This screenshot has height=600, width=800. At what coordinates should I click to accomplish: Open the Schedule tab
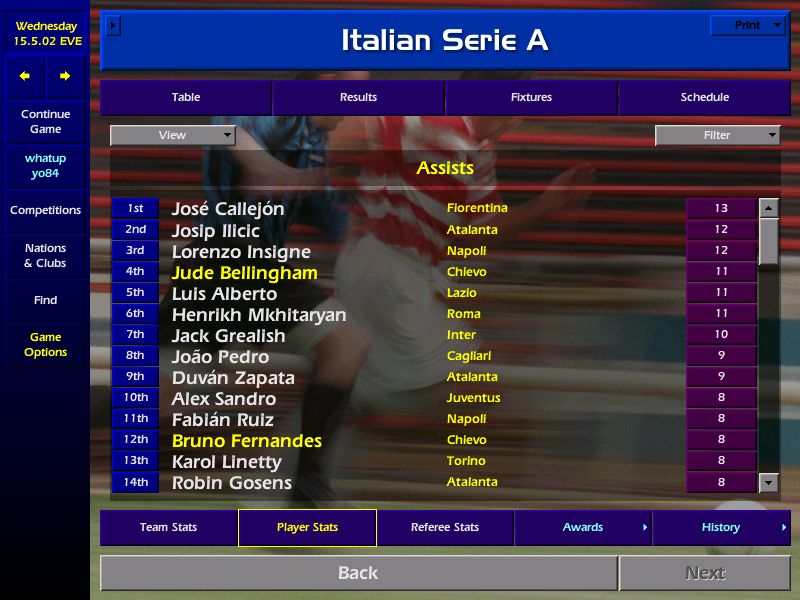click(704, 97)
